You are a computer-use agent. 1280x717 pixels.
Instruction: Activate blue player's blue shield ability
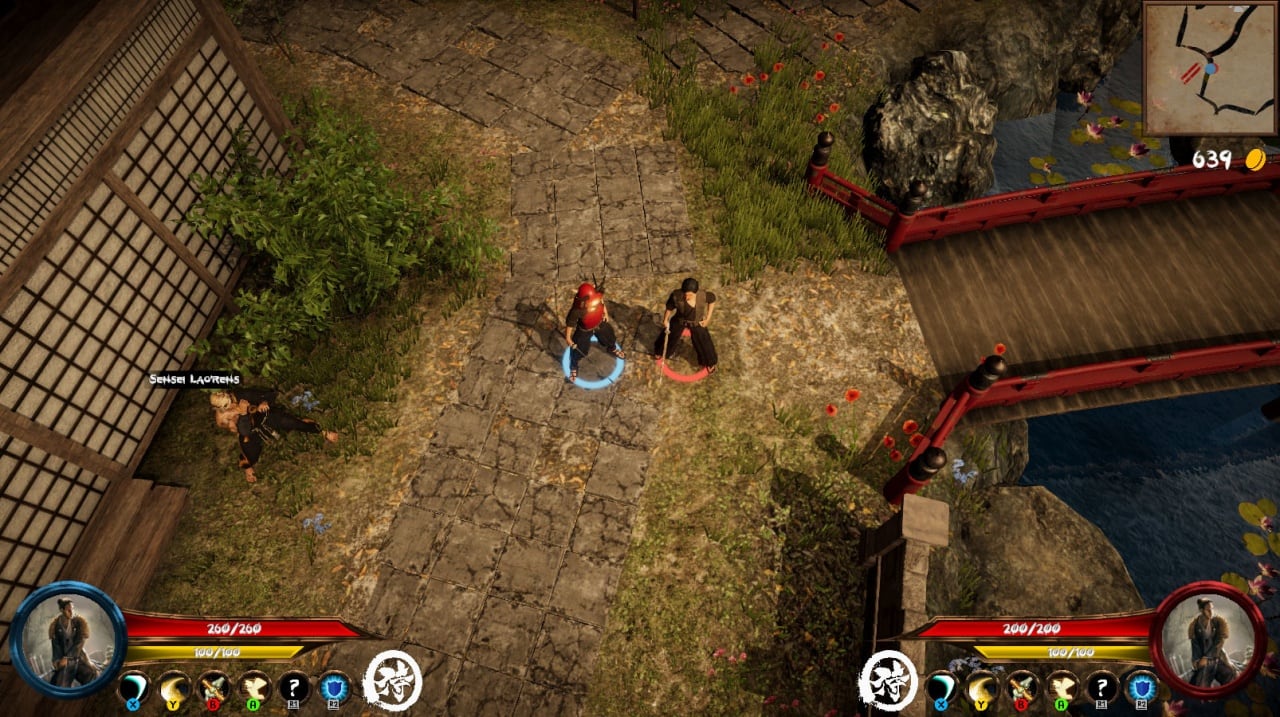(x=334, y=688)
